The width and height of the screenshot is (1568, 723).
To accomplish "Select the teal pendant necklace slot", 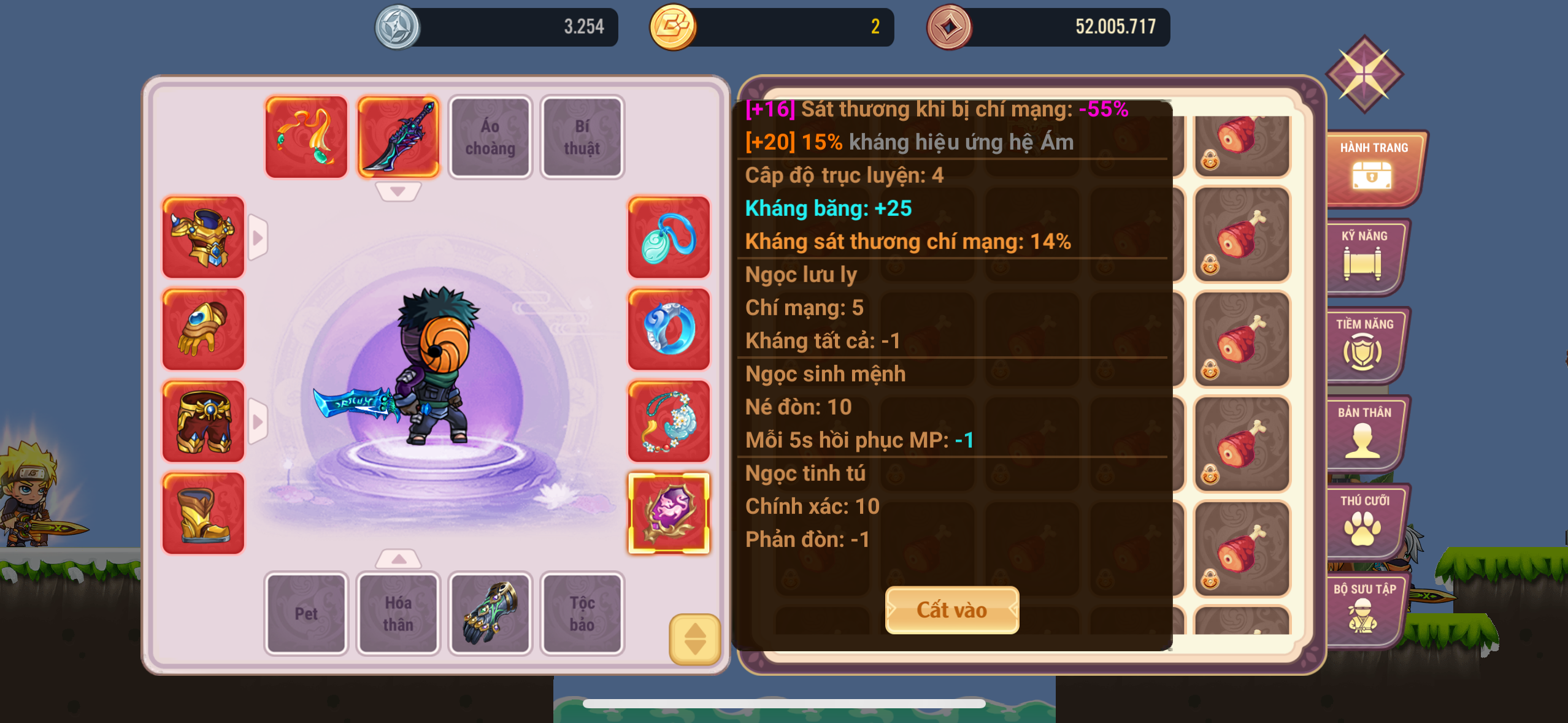I will (x=669, y=237).
